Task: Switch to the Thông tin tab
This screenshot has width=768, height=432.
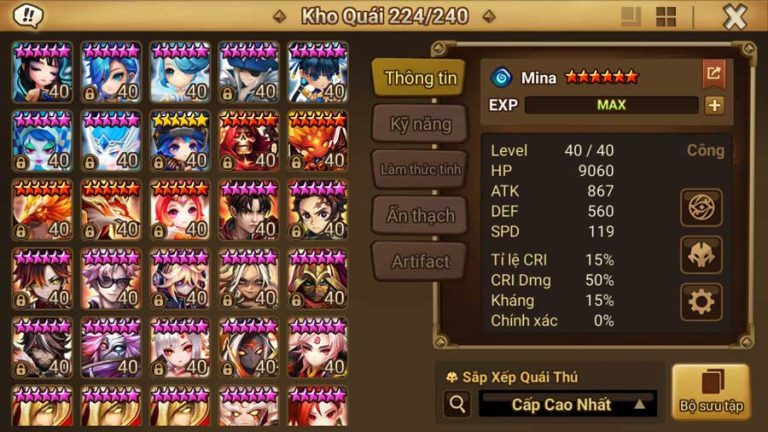Action: pyautogui.click(x=420, y=78)
